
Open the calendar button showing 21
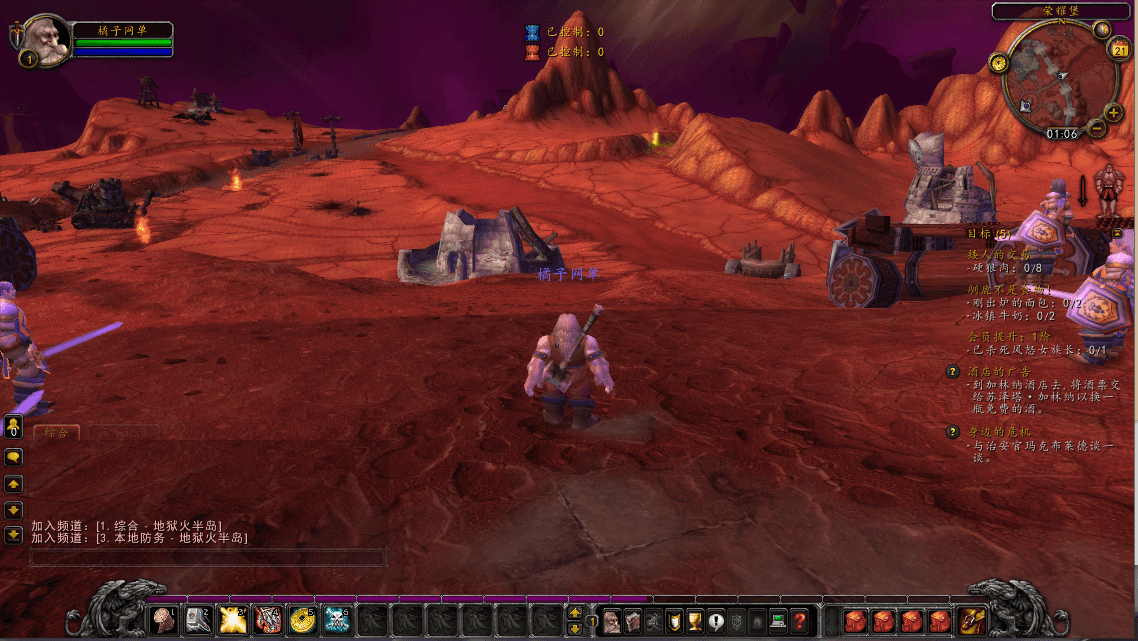click(x=1120, y=50)
